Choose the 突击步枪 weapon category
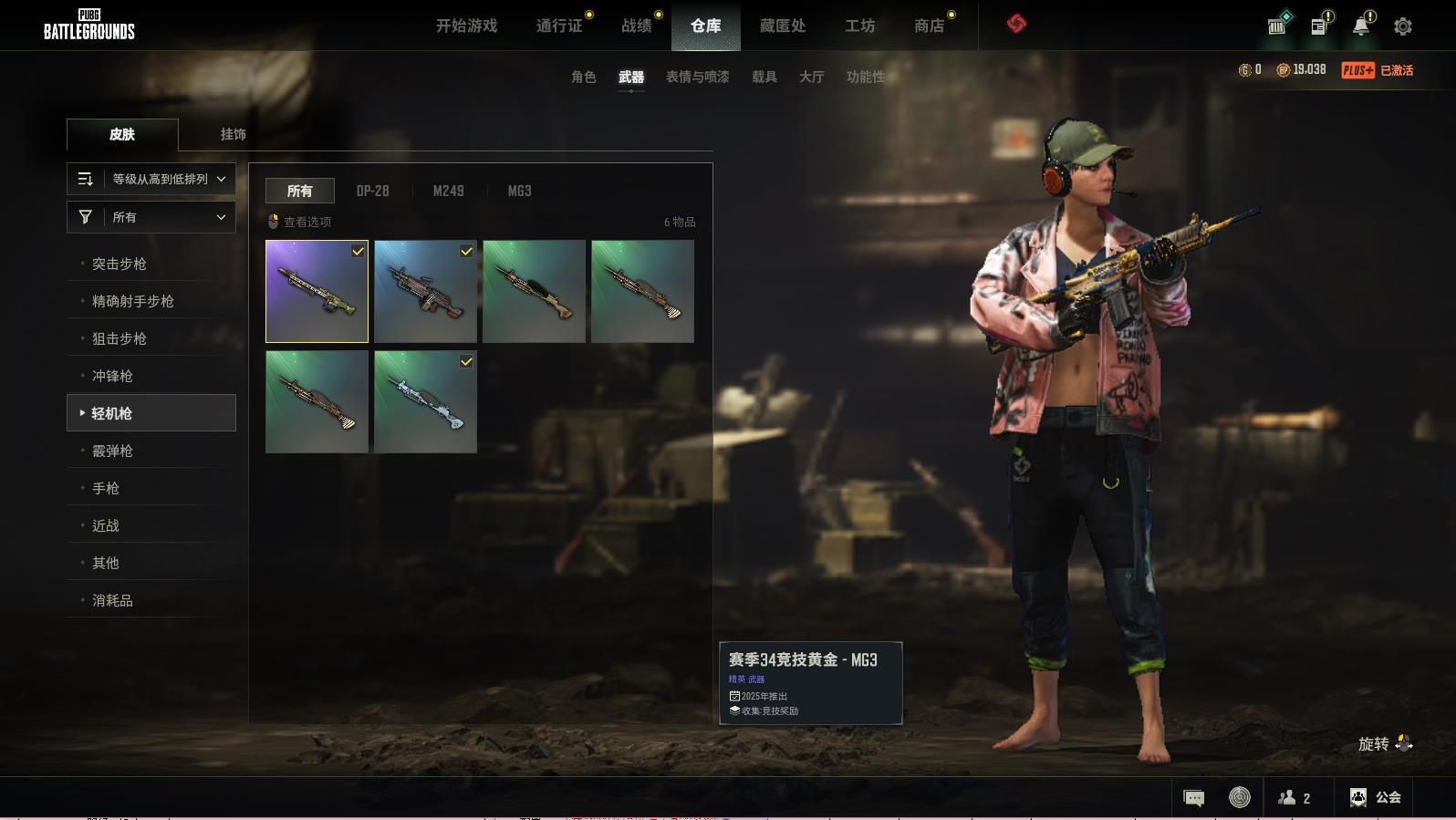The height and width of the screenshot is (820, 1456). point(120,264)
